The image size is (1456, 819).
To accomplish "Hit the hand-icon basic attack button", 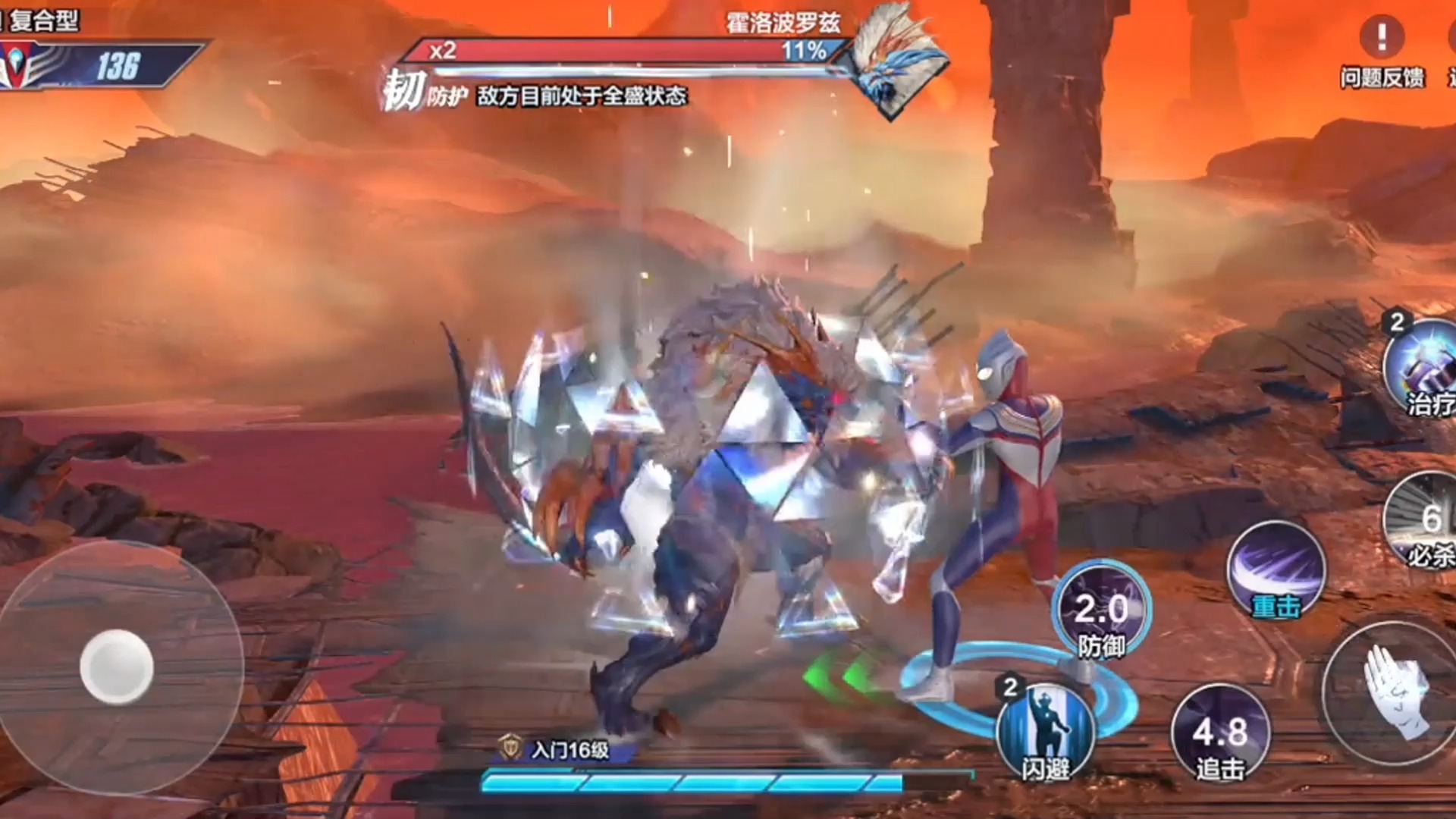I will [1394, 694].
